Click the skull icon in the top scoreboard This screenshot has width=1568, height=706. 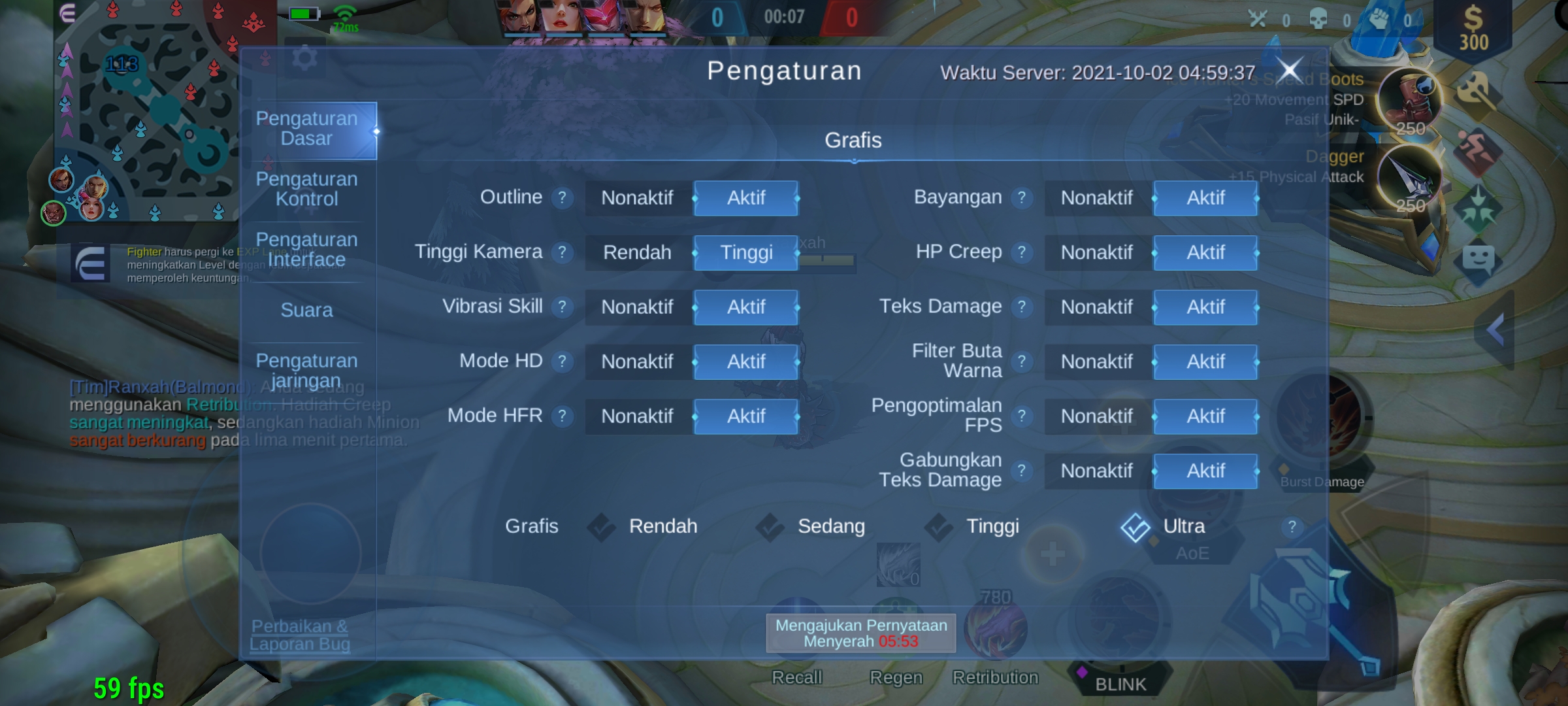tap(1318, 20)
